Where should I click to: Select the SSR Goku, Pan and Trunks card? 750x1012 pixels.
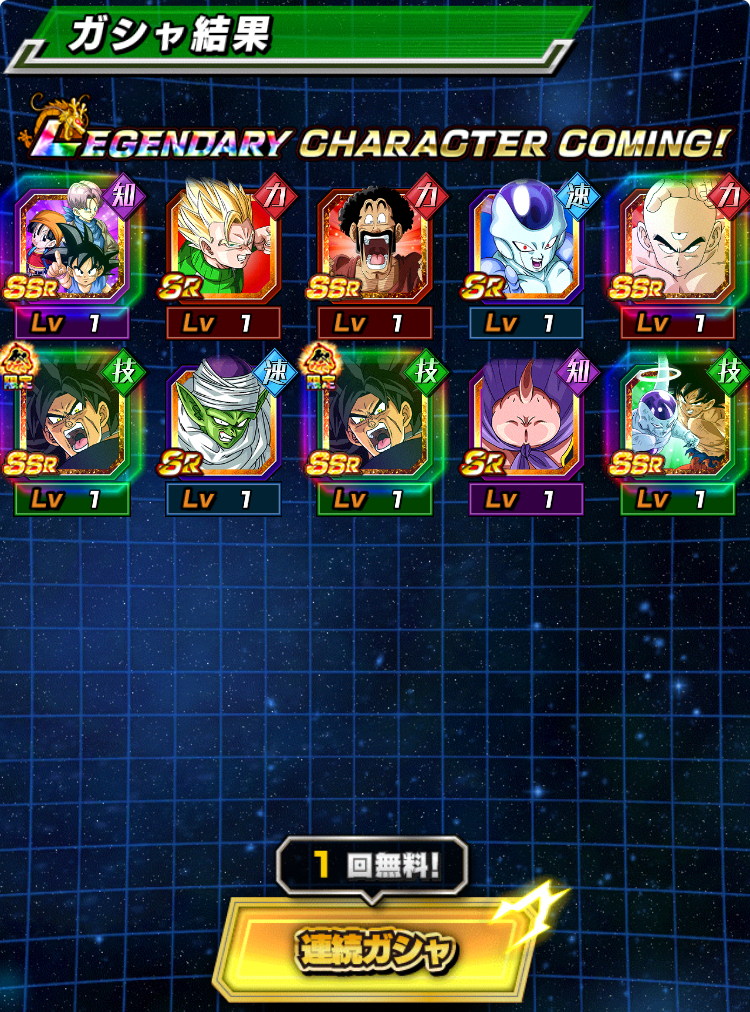coord(73,247)
